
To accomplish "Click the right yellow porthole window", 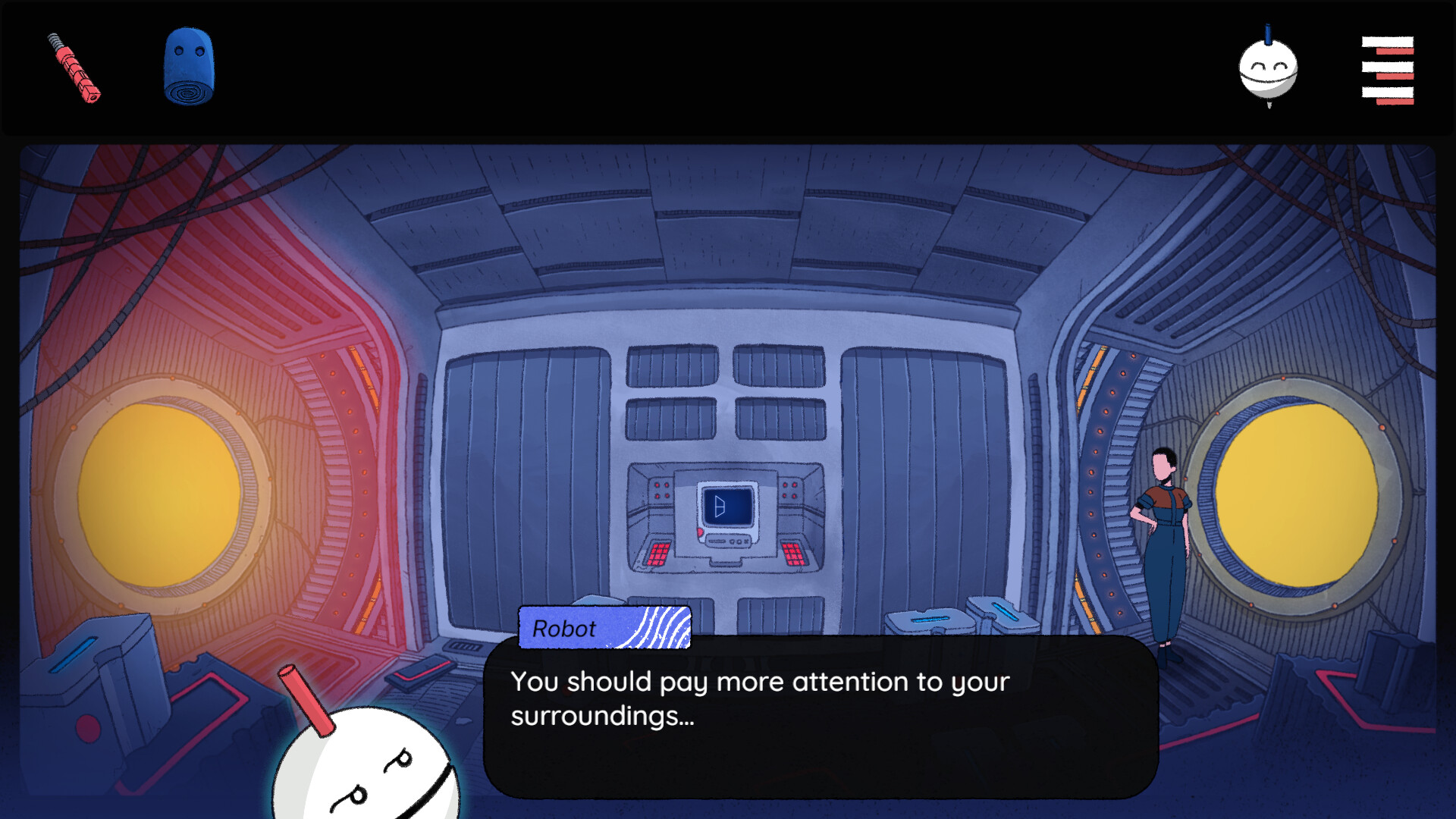I will (x=1298, y=497).
